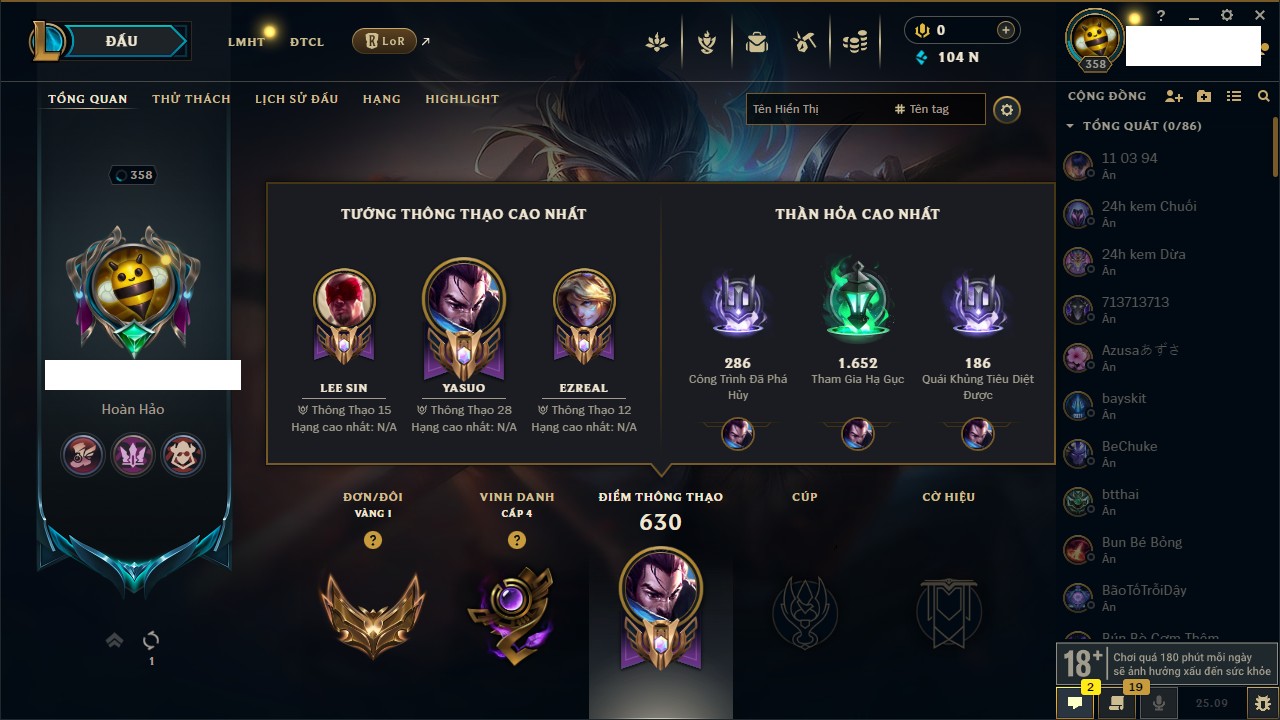Click the add friend icon
The image size is (1280, 720).
click(x=1174, y=96)
